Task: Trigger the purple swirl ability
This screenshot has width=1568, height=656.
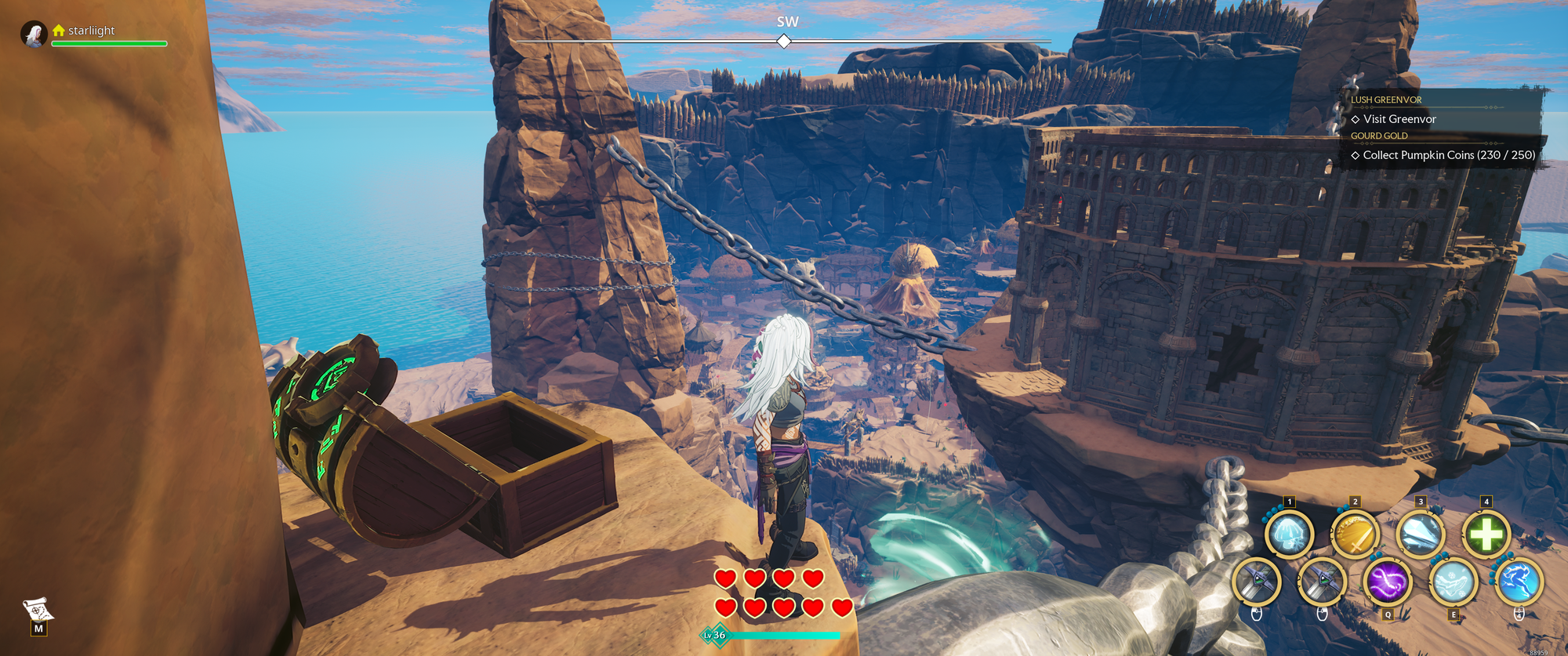Action: click(1388, 582)
